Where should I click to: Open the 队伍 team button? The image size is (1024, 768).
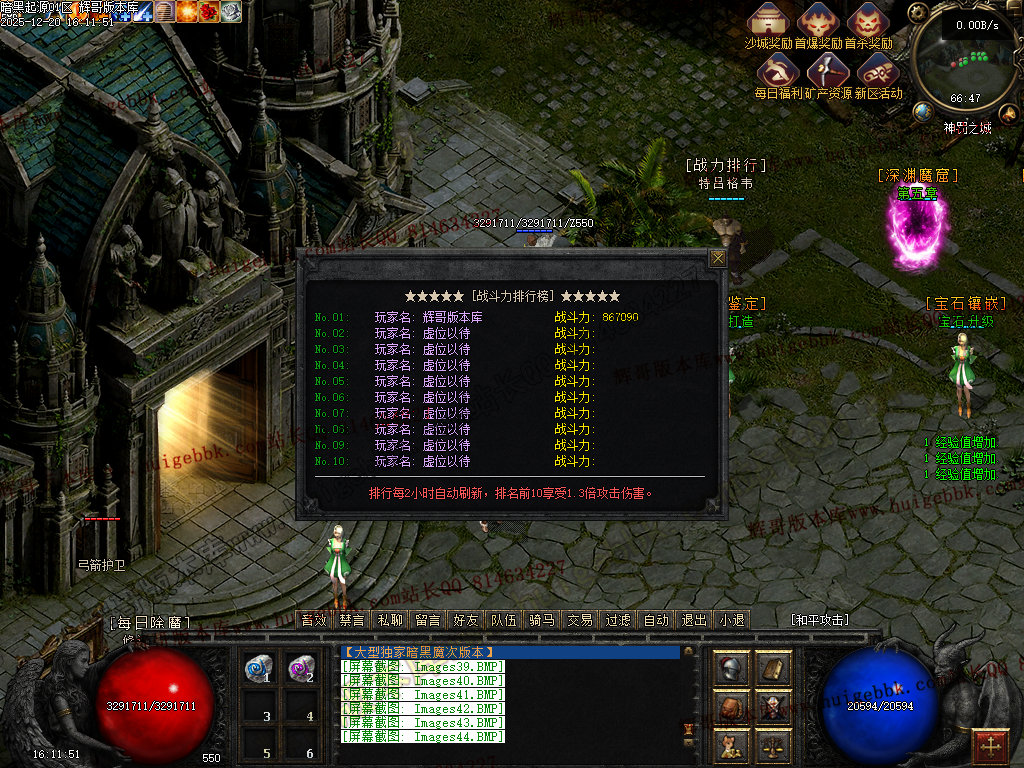[504, 620]
